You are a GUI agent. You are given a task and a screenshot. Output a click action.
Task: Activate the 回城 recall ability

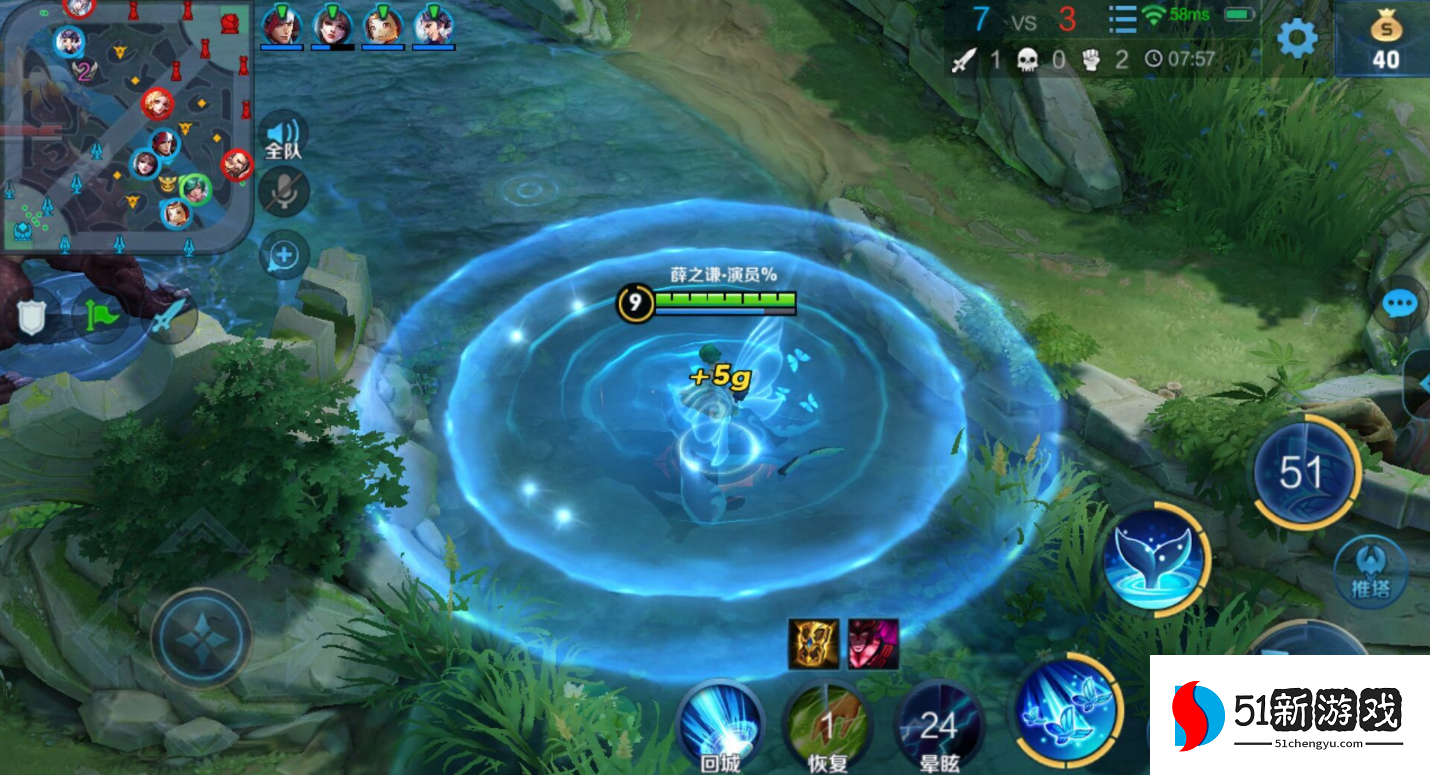click(720, 723)
